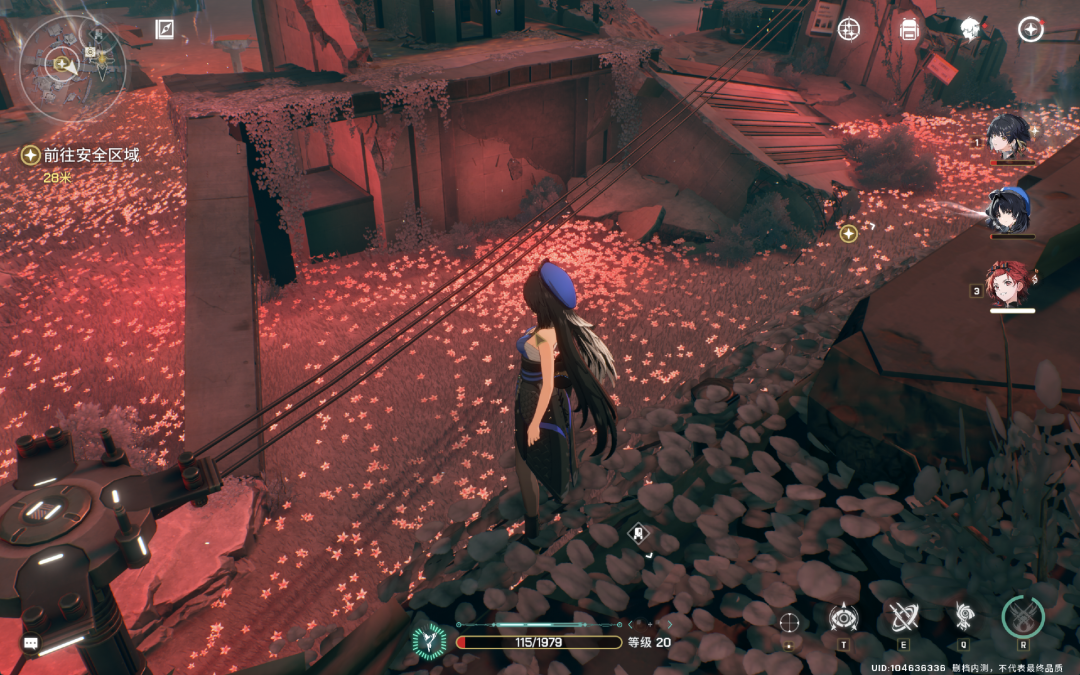Open the compass guidebook icon beside the minimap
Screen dimensions: 1080x675
[x=165, y=29]
